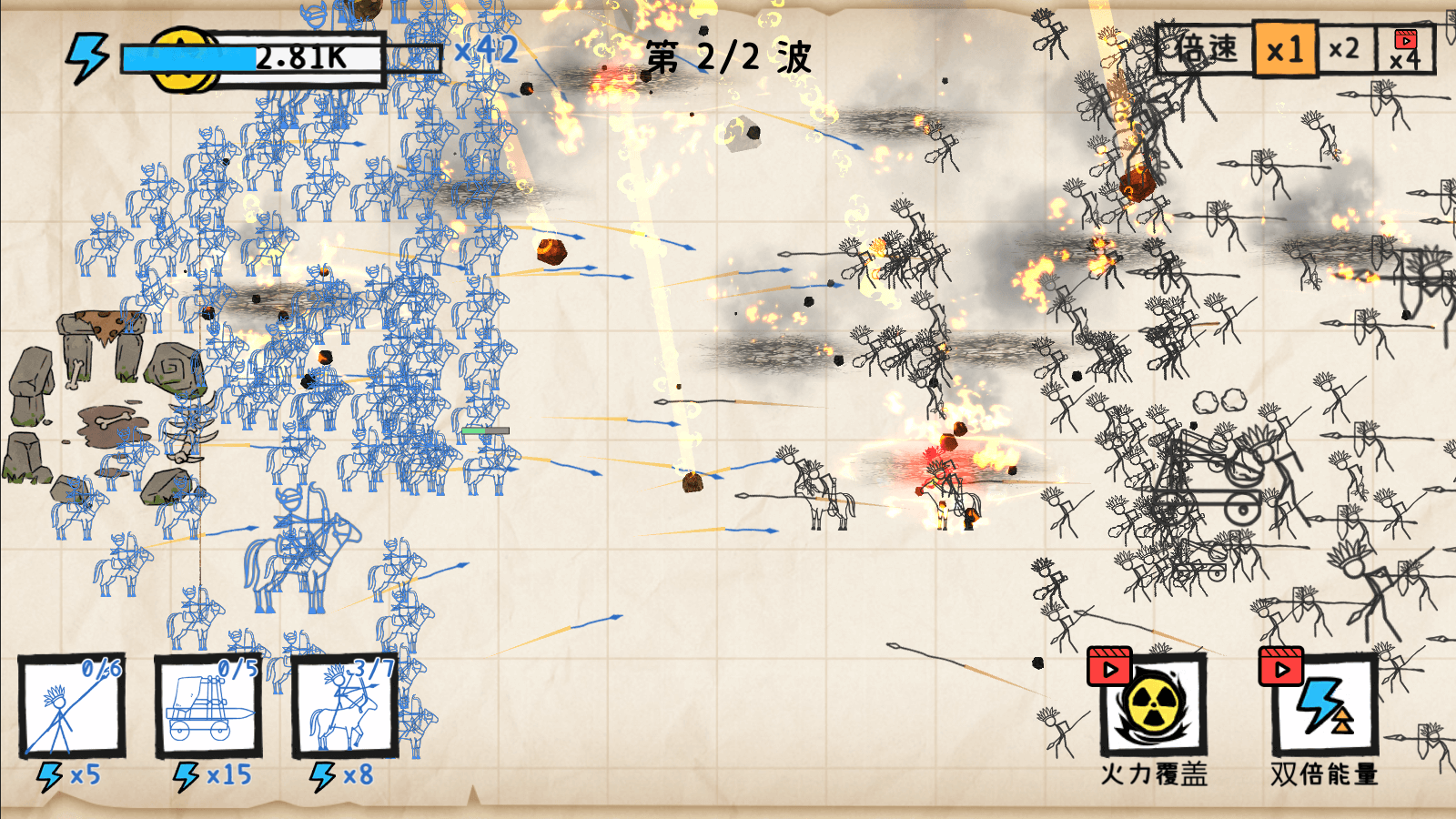Activate the 双倍能量 double energy boost
This screenshot has width=1456, height=819.
click(x=1324, y=705)
